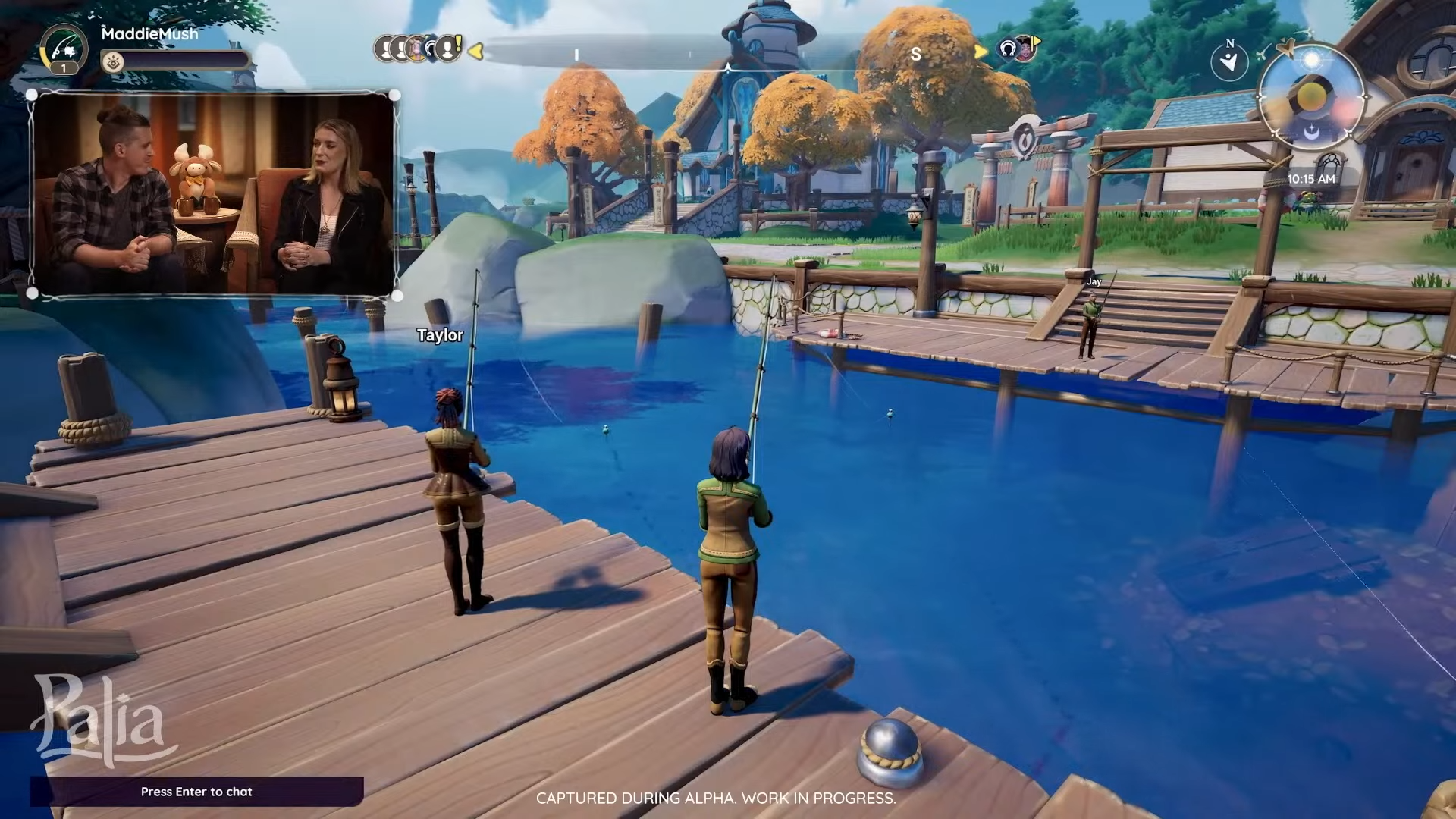Open the circular day-night clock dial
The width and height of the screenshot is (1456, 819).
(1311, 97)
